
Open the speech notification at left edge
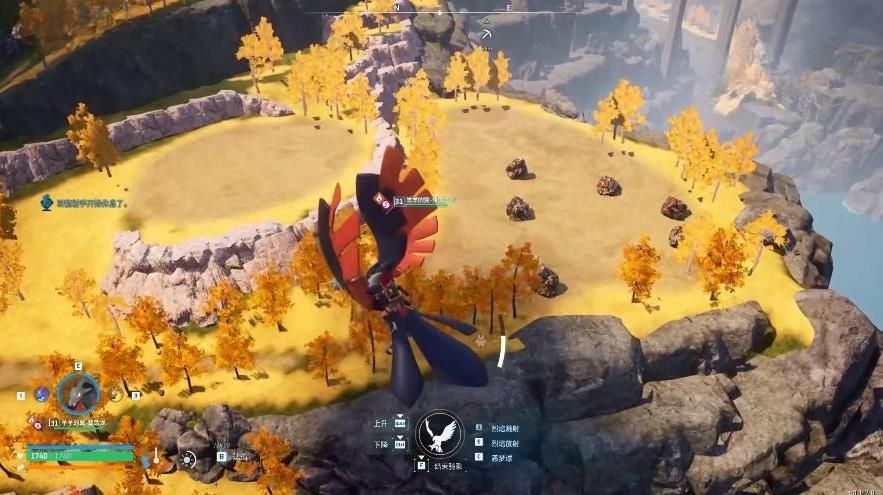[x=47, y=202]
